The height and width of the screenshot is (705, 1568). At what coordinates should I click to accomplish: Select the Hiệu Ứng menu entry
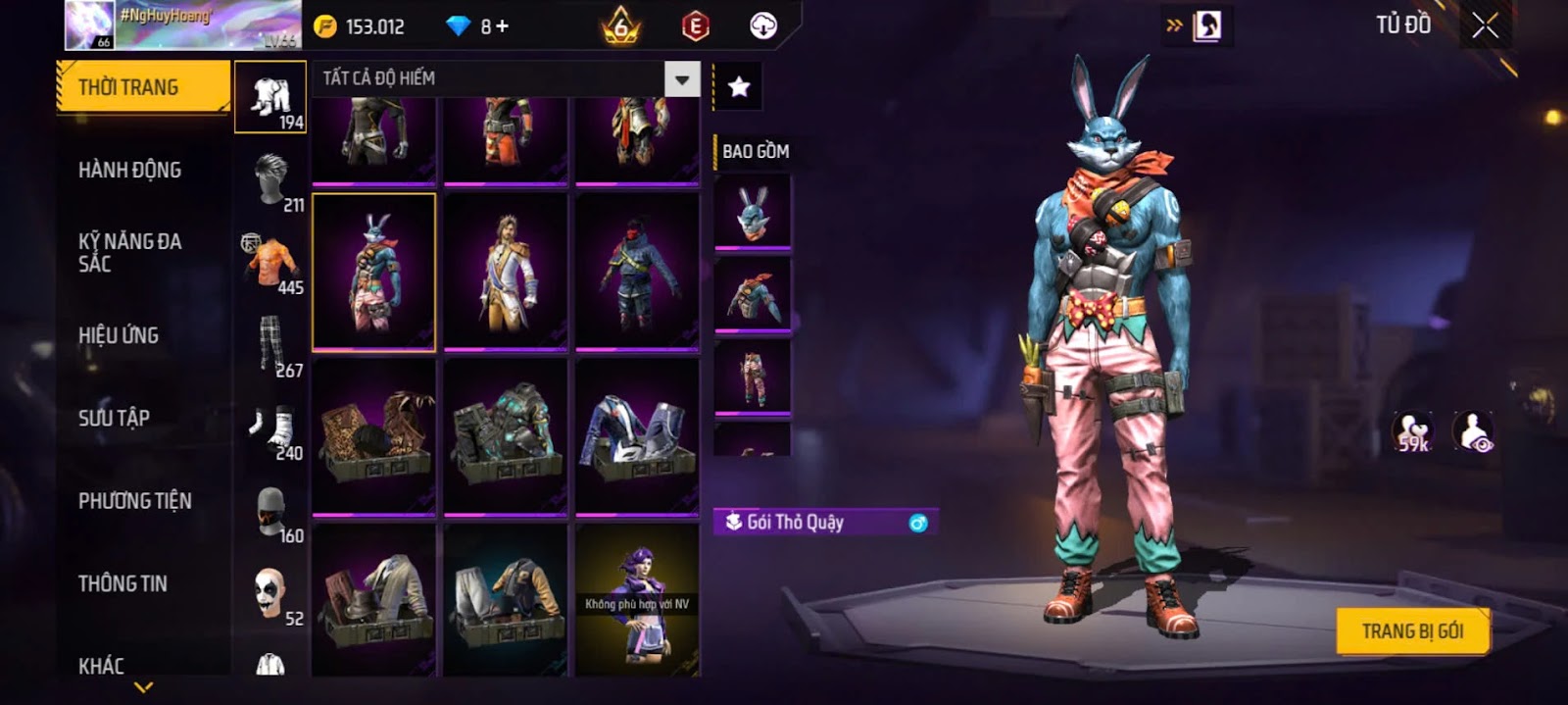coord(119,335)
